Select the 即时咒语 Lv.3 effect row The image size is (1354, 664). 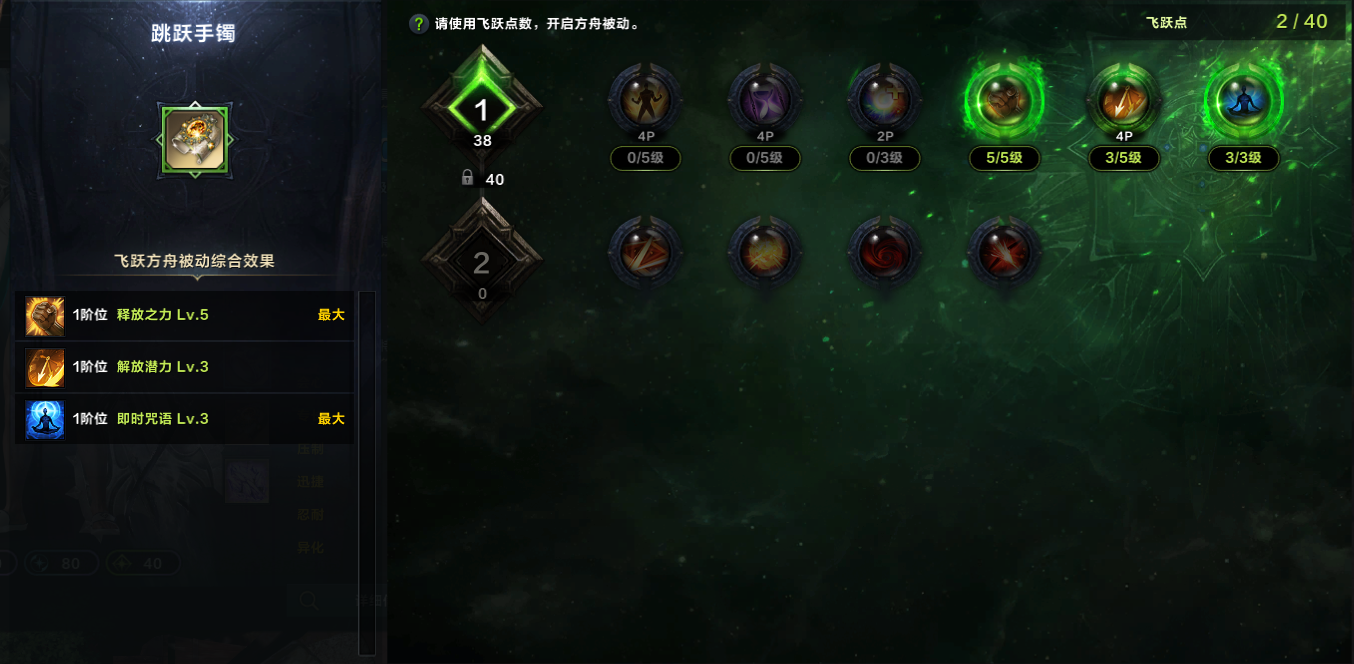click(185, 419)
